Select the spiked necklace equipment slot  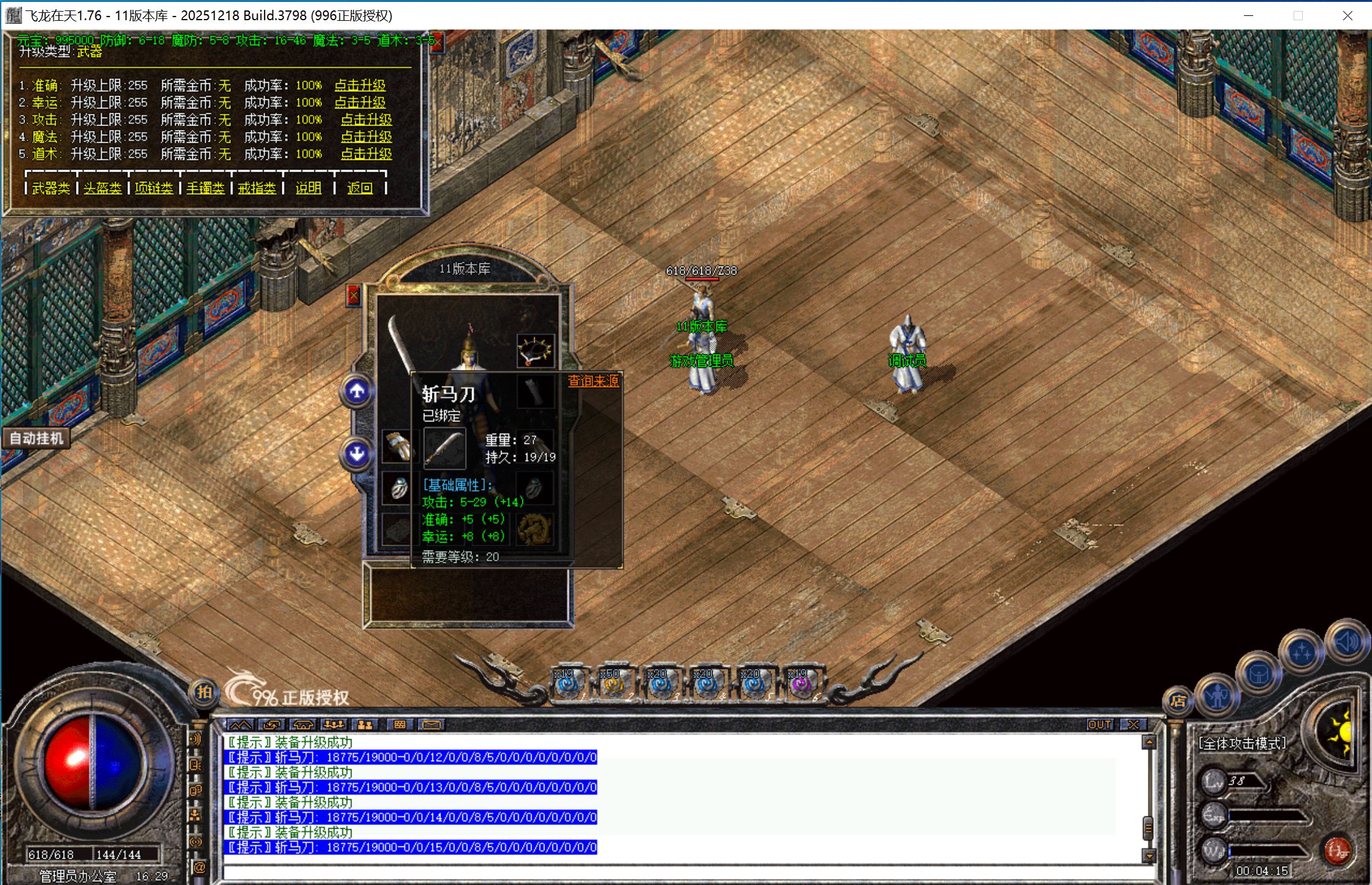point(535,351)
